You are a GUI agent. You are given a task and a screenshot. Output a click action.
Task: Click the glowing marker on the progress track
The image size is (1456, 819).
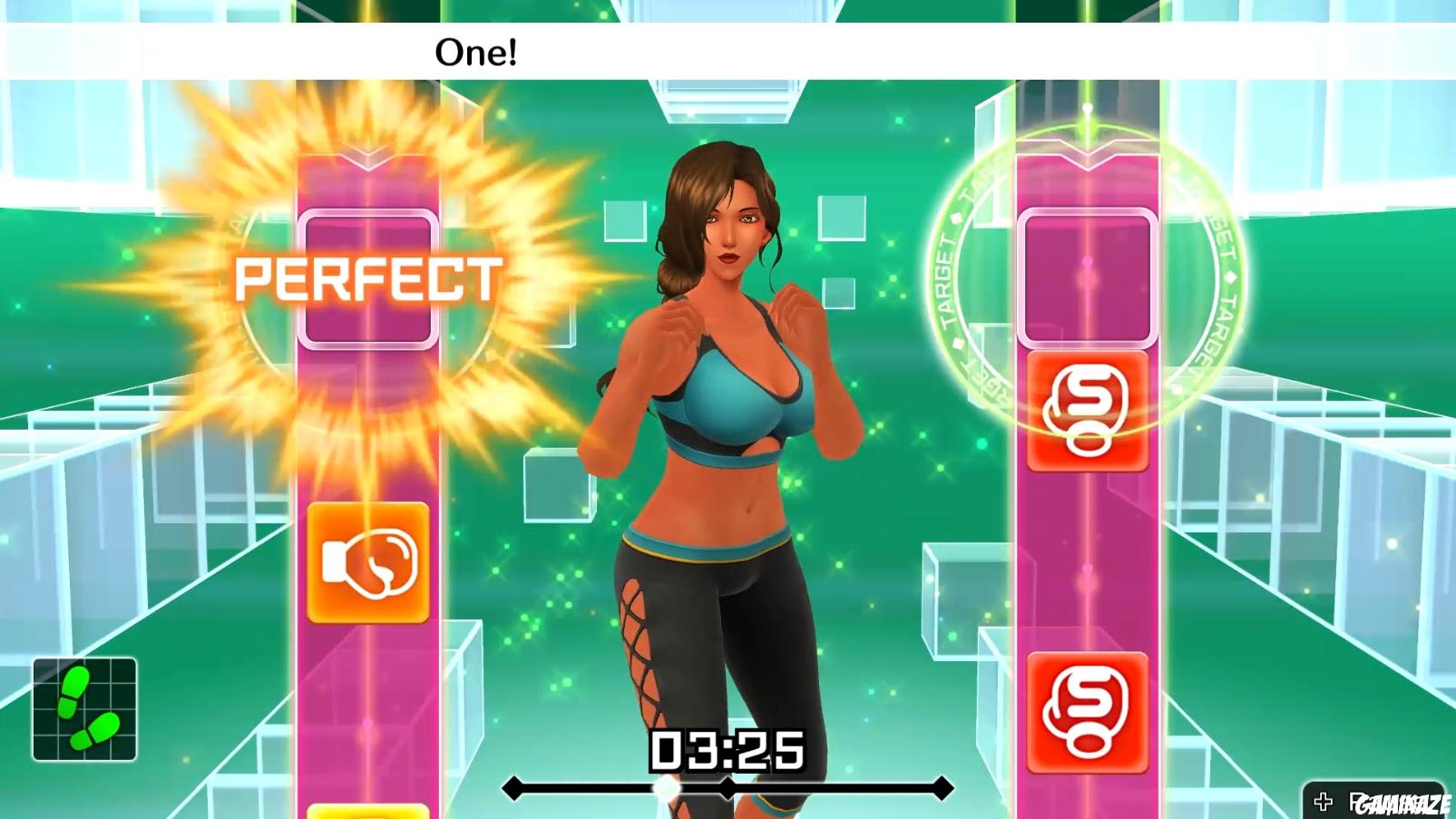(666, 788)
